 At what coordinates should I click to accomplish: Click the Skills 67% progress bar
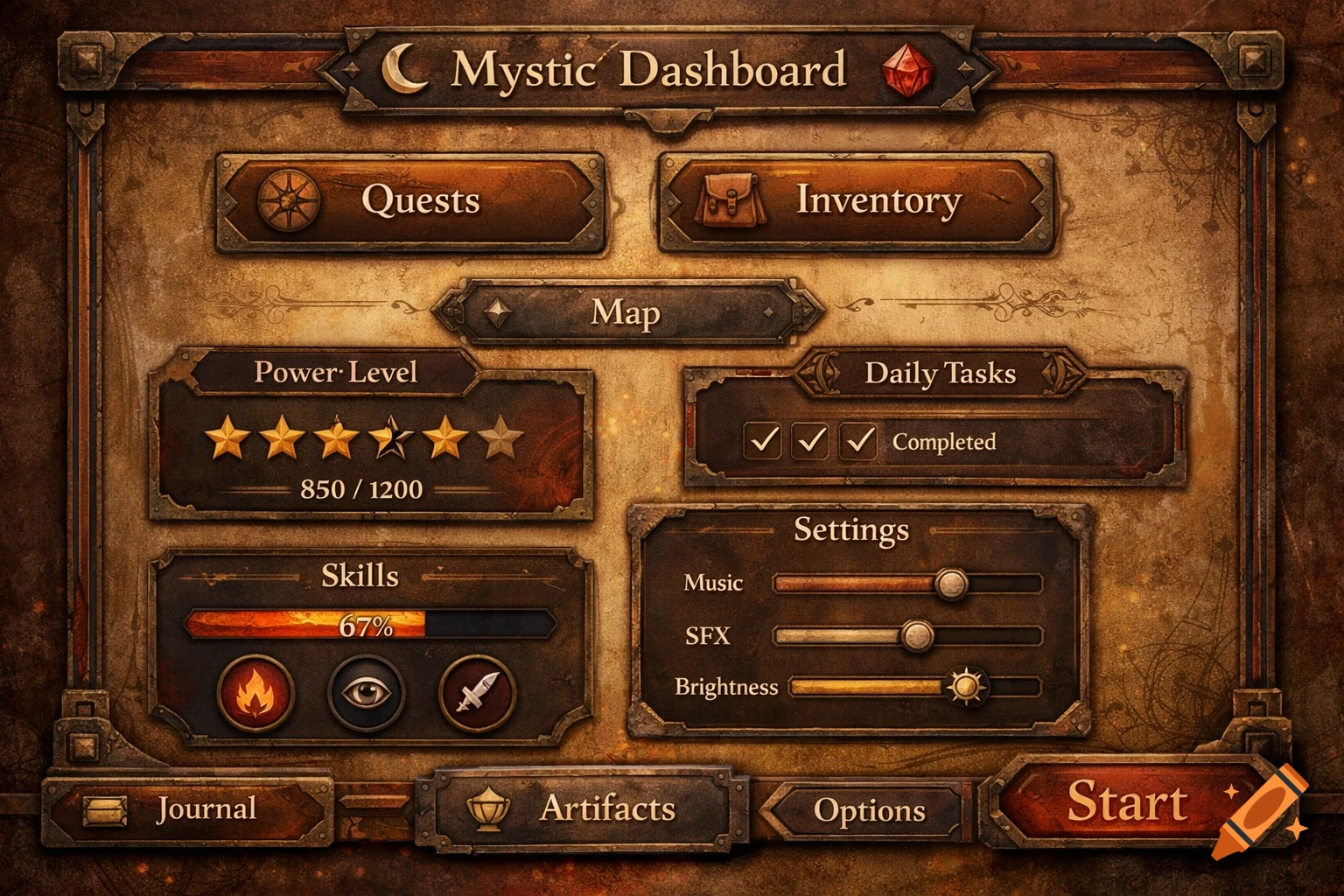(x=367, y=626)
